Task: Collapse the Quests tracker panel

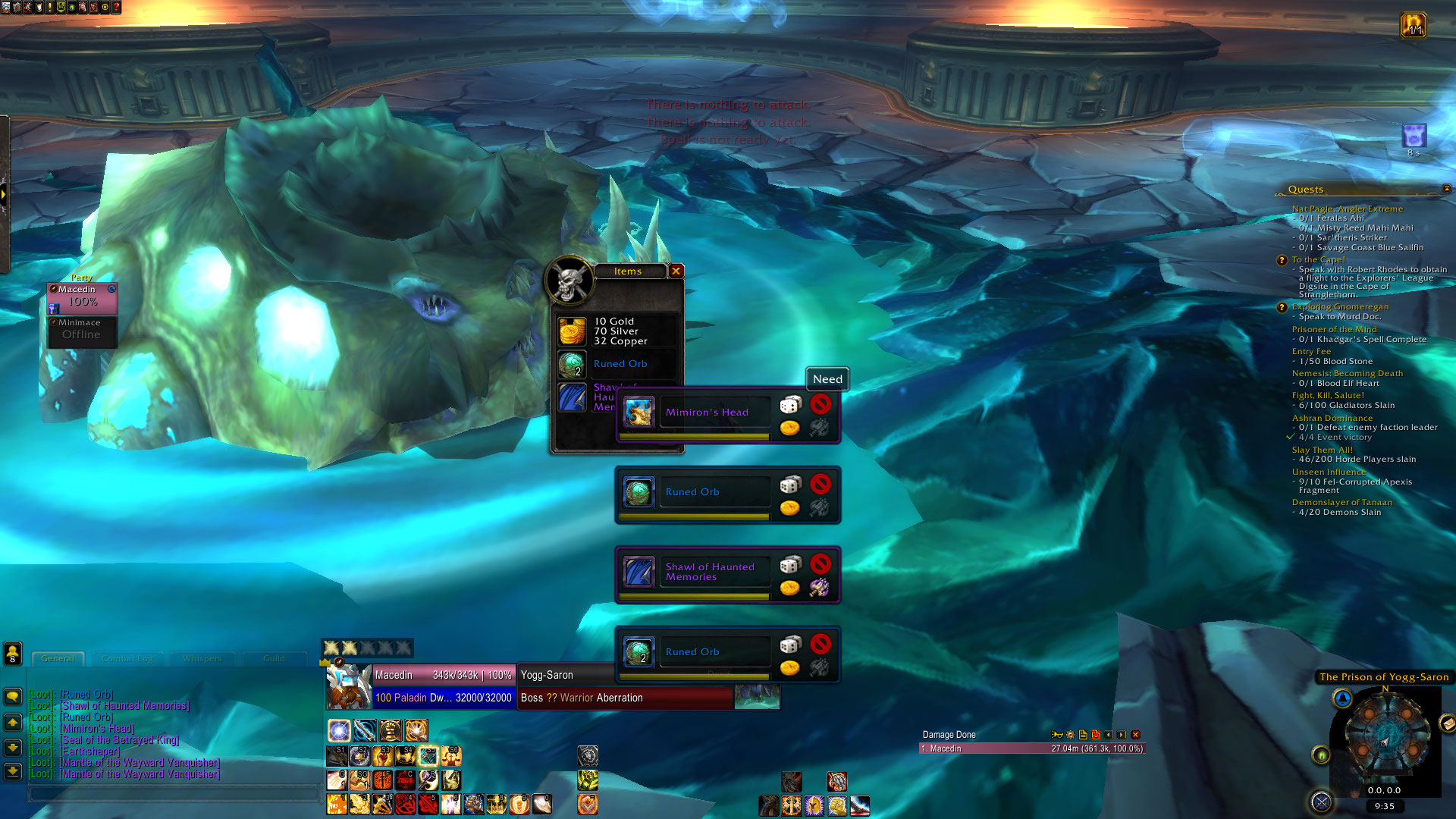Action: [1446, 189]
